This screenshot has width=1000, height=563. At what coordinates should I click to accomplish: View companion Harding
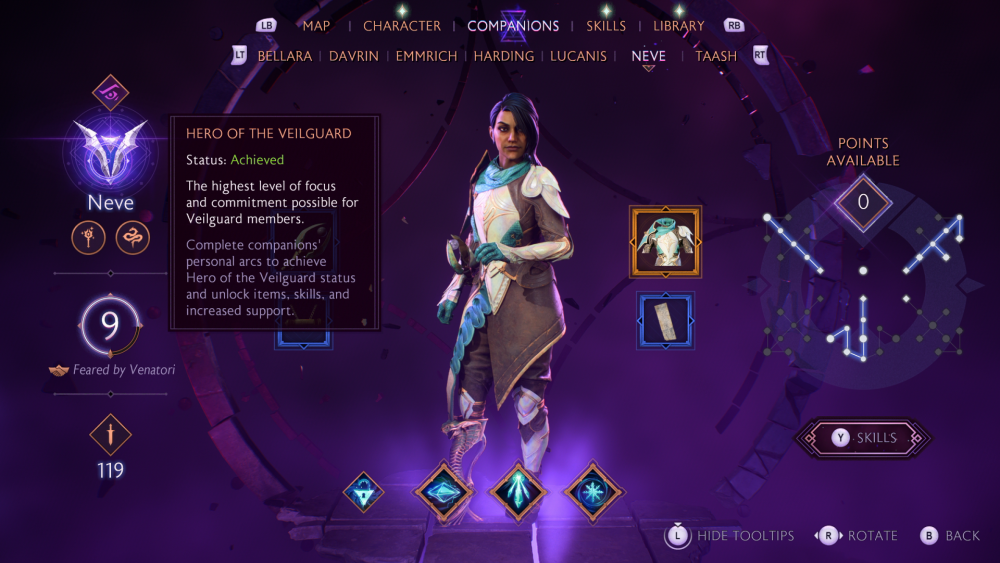point(504,56)
